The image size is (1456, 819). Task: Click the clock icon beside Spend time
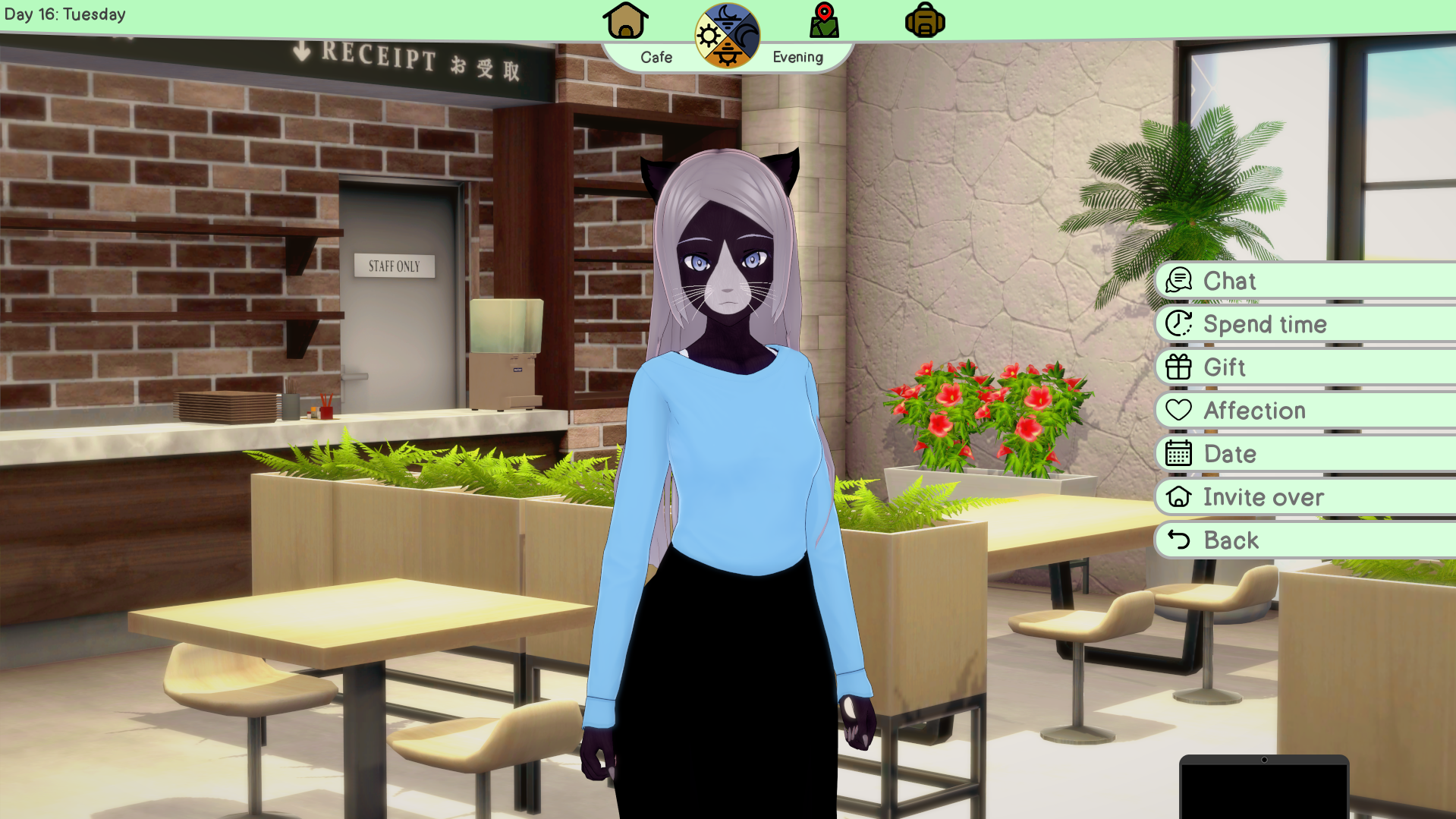coord(1178,324)
